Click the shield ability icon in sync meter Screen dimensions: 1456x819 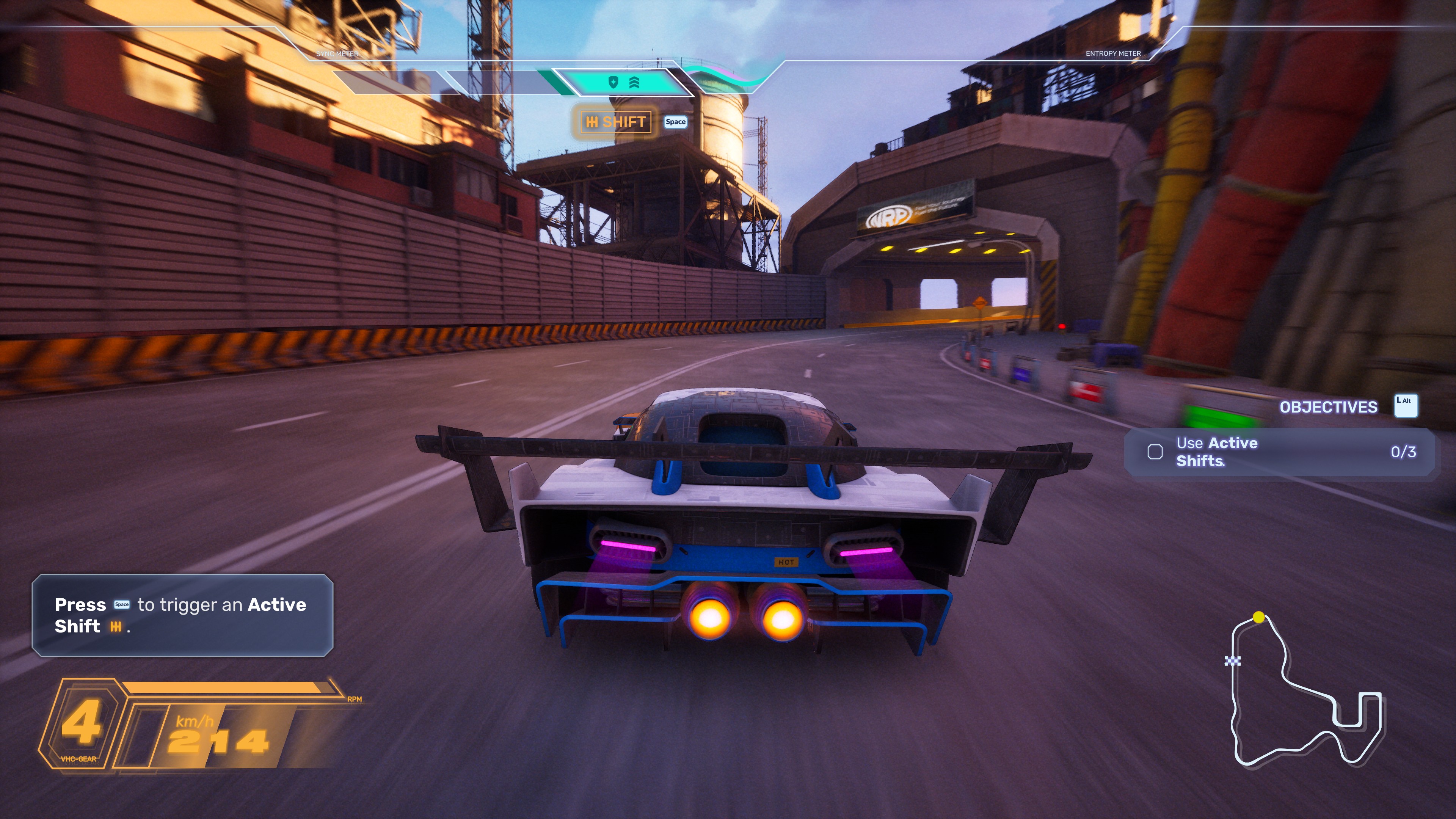coord(613,83)
